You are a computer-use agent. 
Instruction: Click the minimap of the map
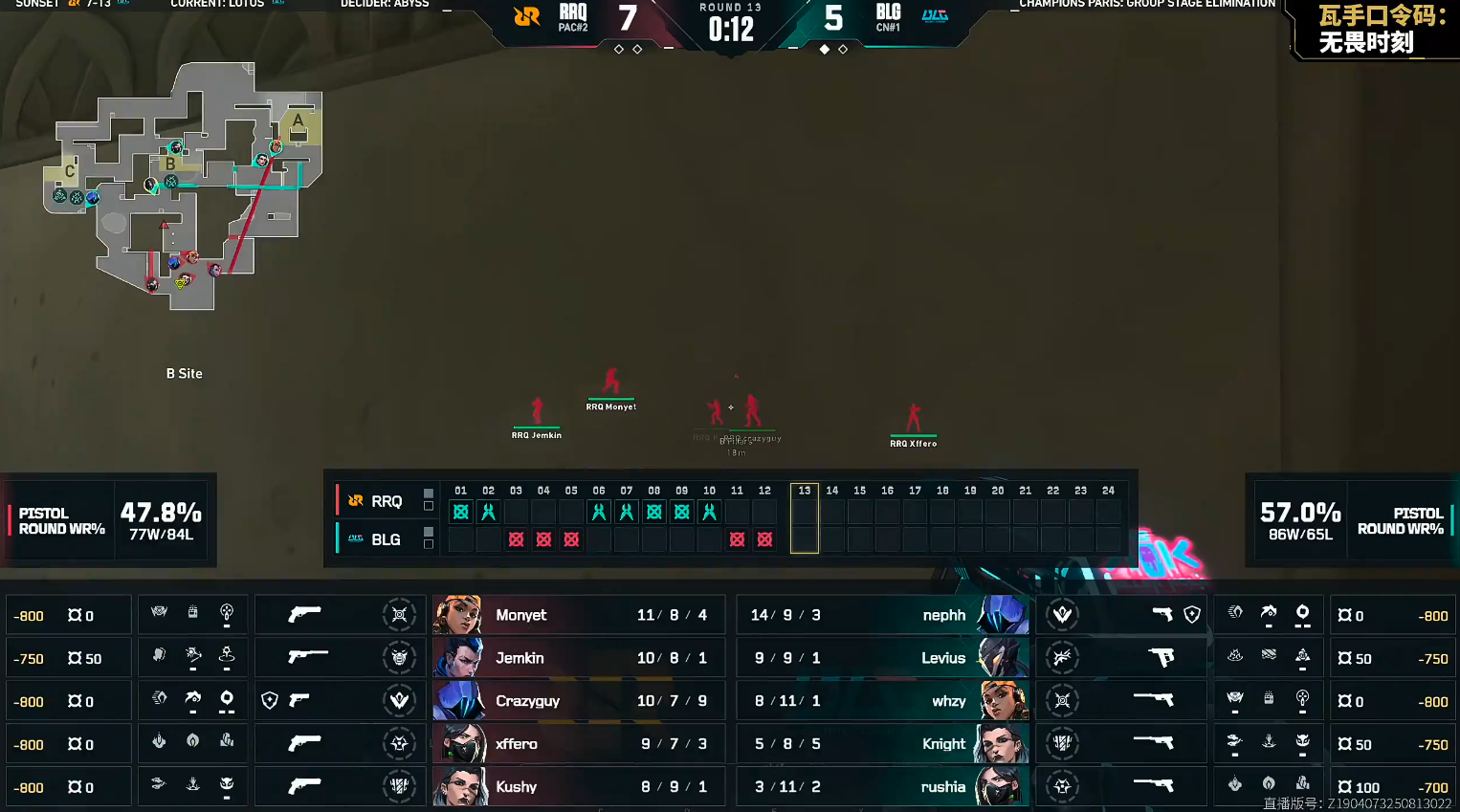(187, 187)
